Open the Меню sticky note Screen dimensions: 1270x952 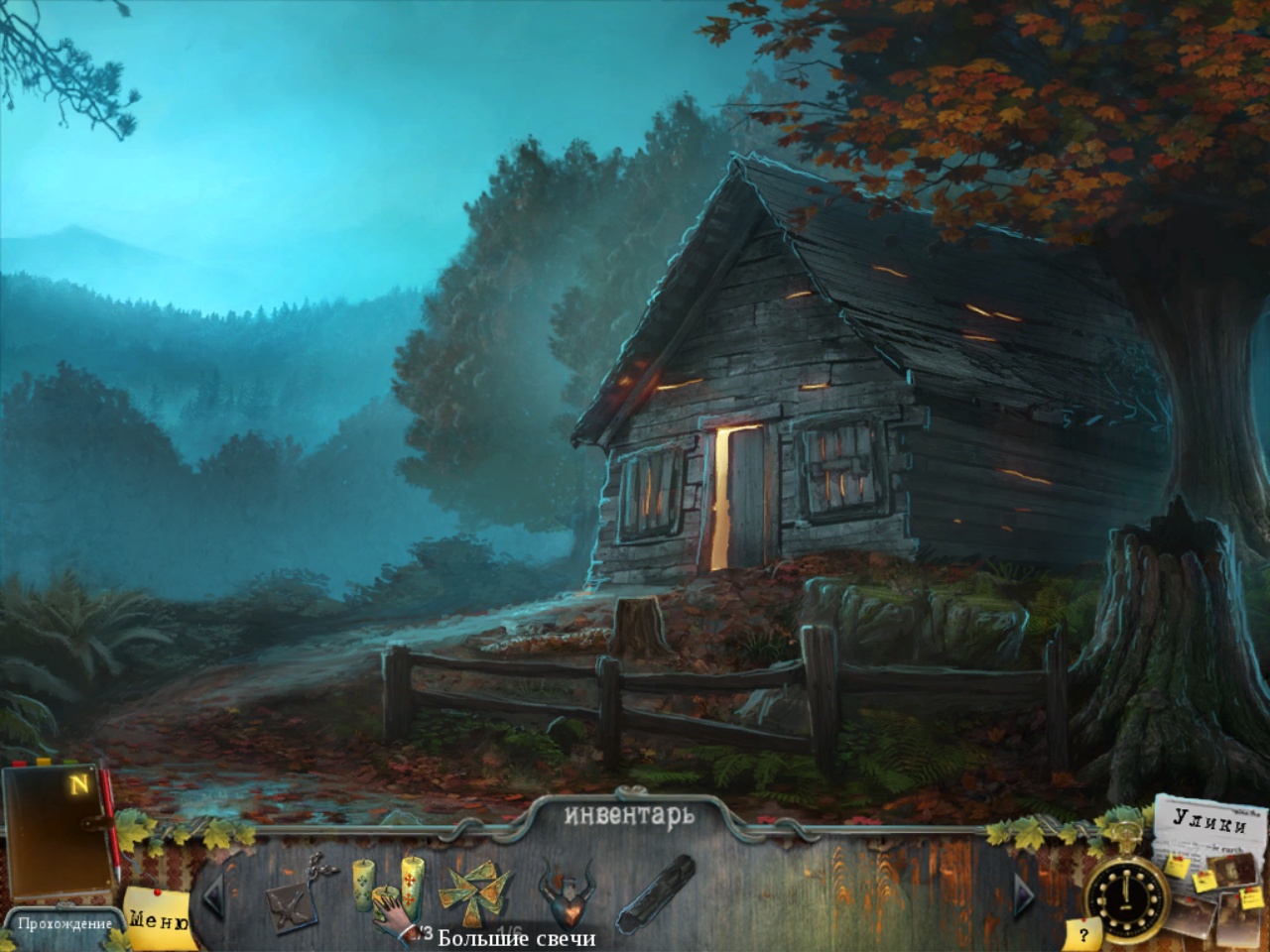(157, 919)
